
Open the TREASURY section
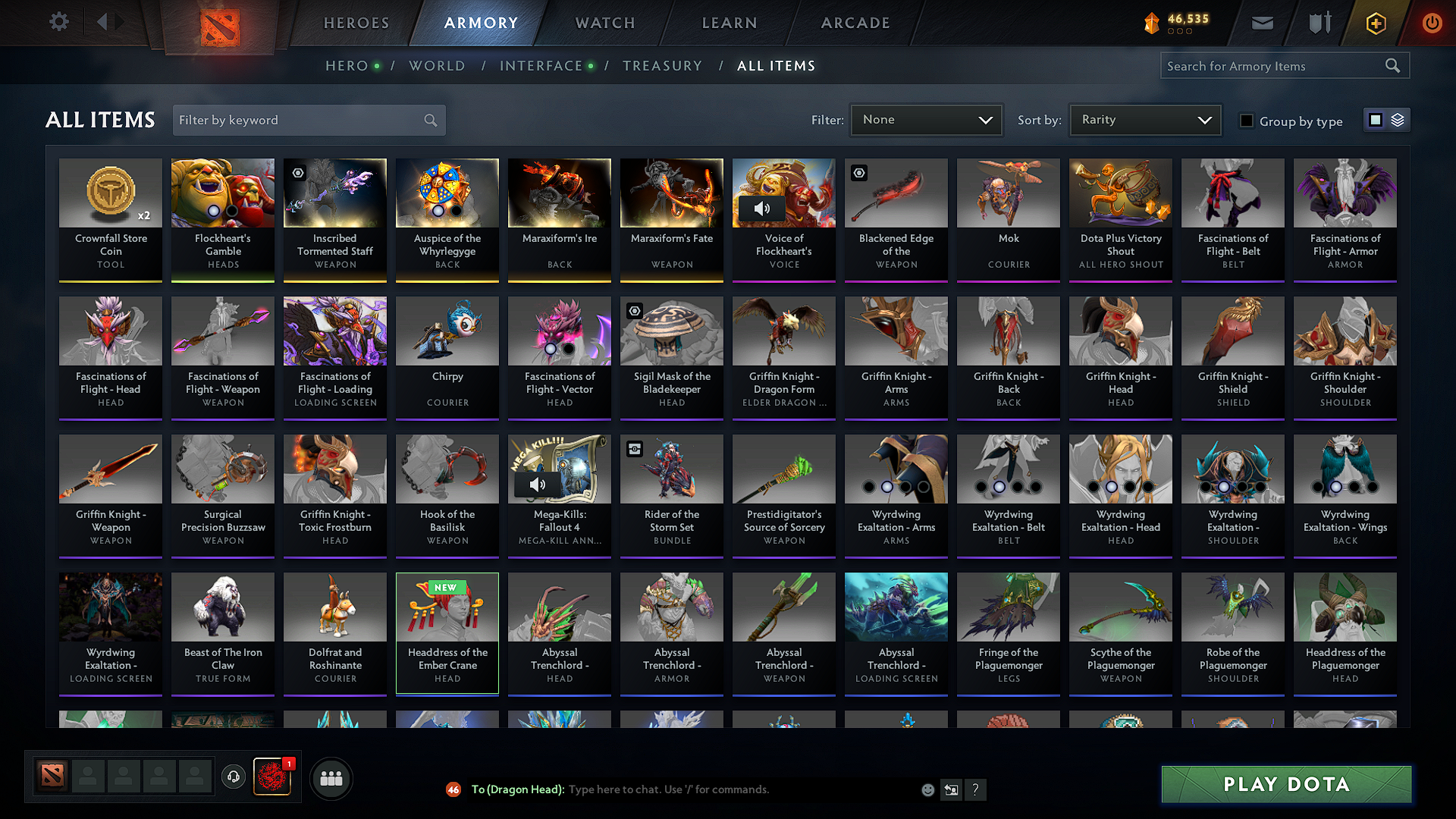point(662,66)
